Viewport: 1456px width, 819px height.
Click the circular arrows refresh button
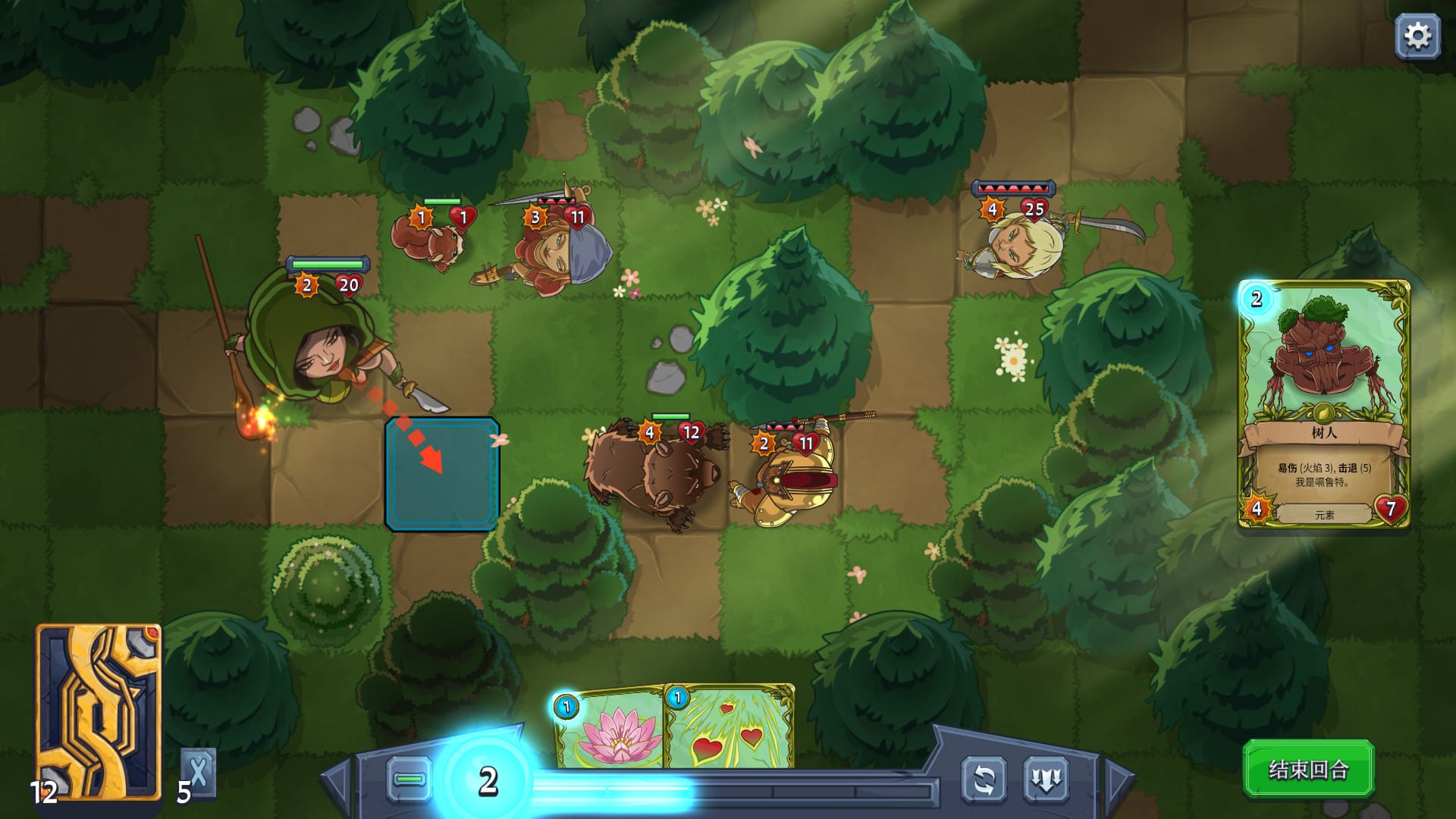pos(984,780)
